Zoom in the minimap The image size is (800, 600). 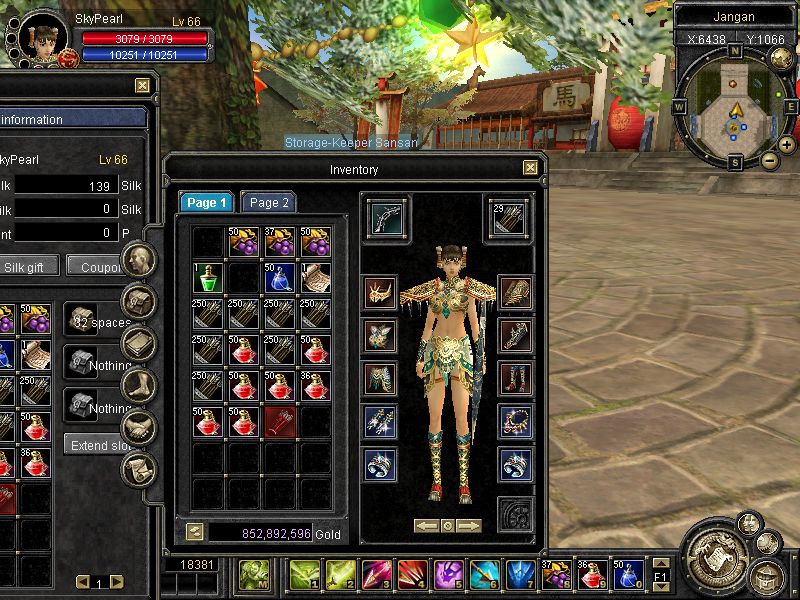click(786, 145)
